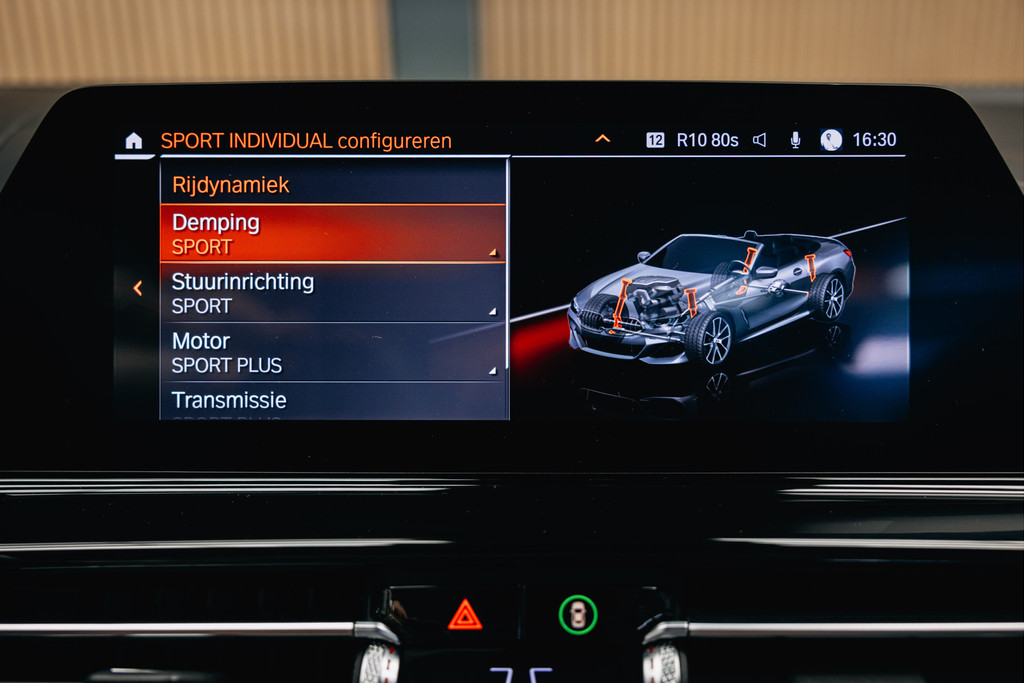Open the R10 80s radio station info
The image size is (1024, 683).
(x=707, y=140)
